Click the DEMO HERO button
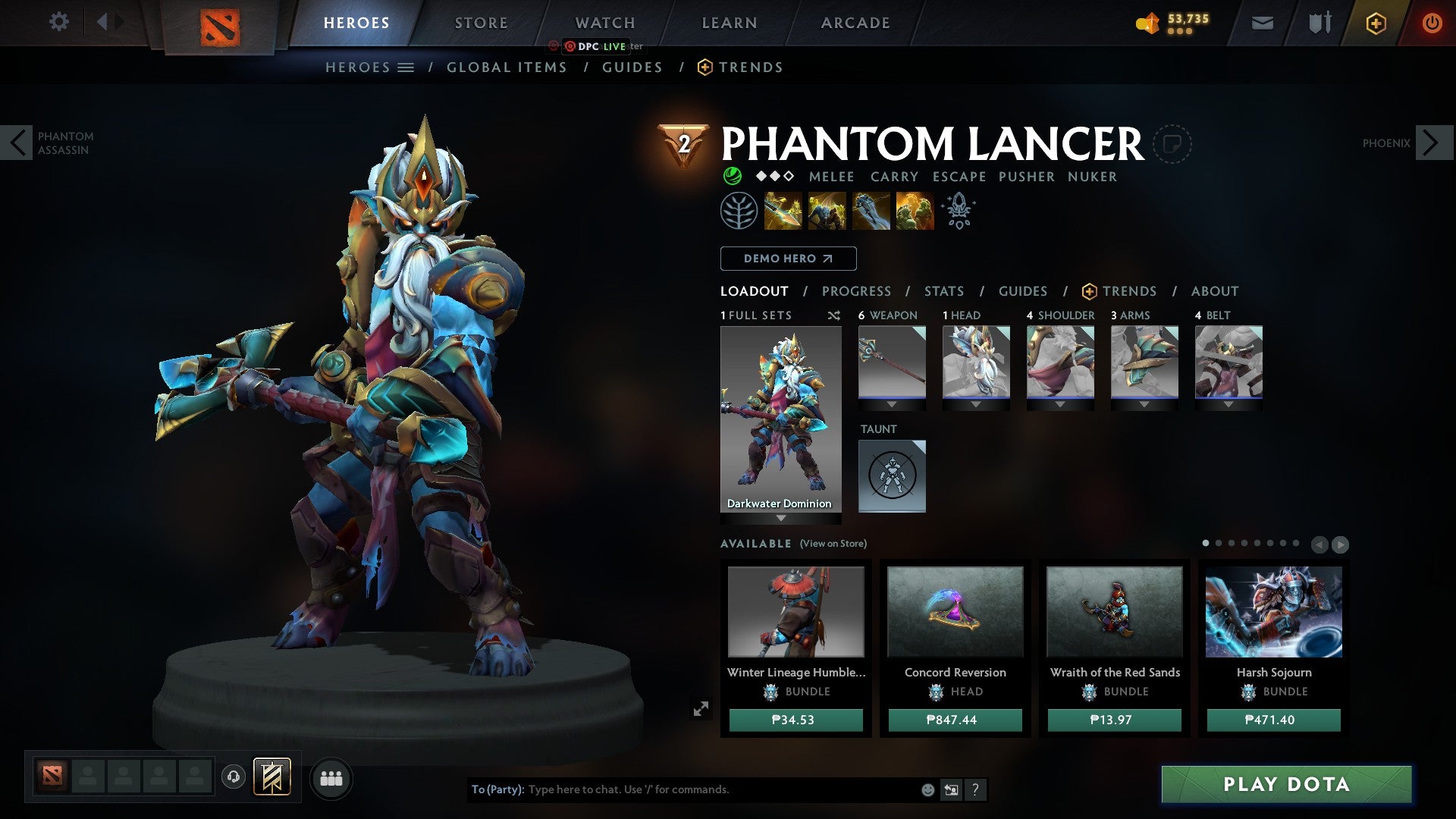 (x=787, y=258)
